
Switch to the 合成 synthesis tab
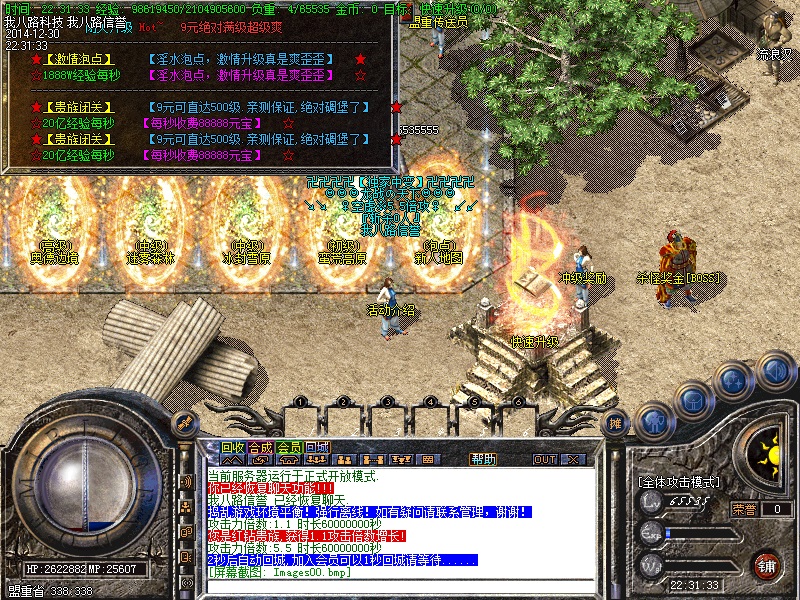261,447
